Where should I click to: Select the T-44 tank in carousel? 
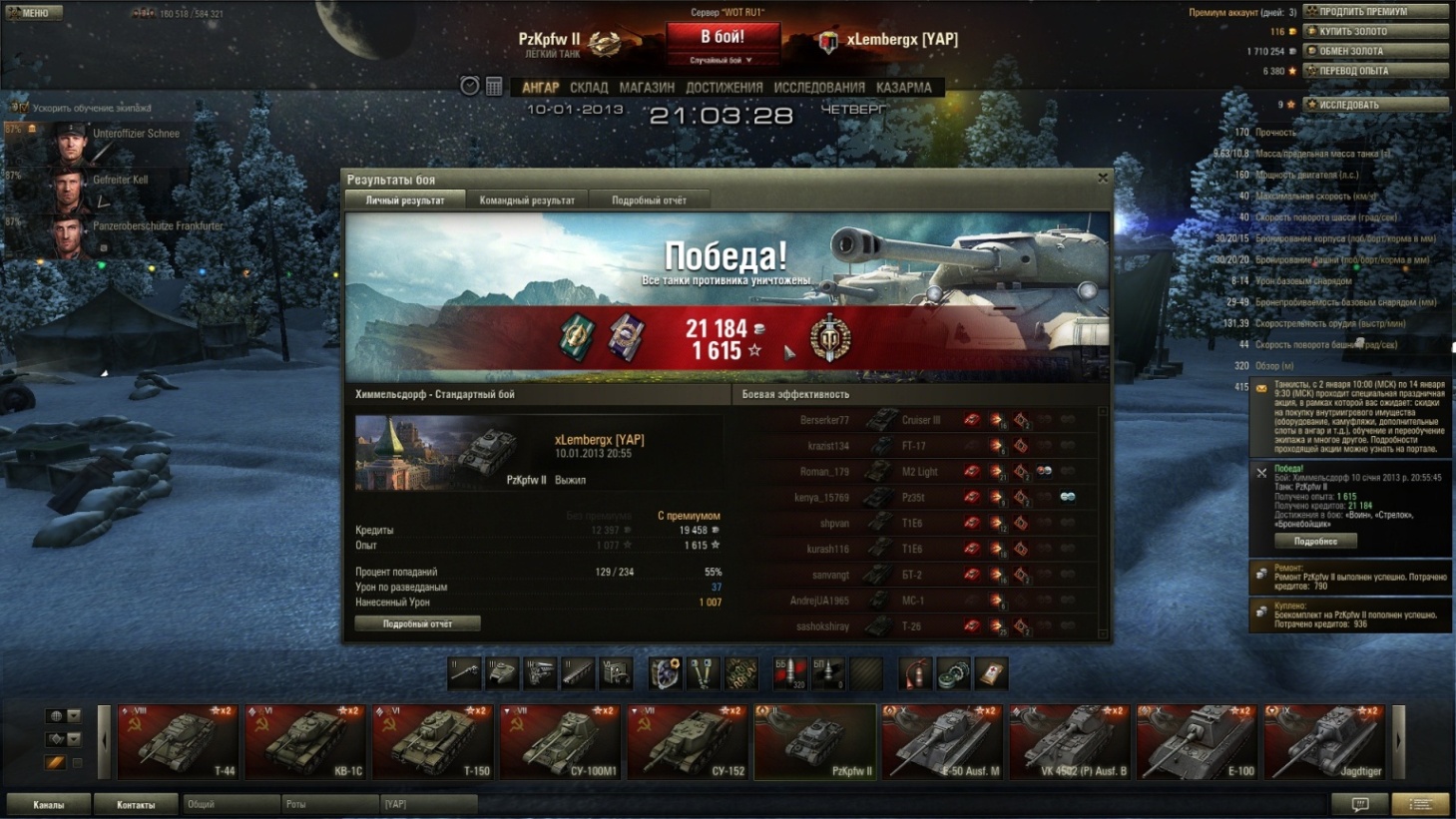click(x=178, y=742)
